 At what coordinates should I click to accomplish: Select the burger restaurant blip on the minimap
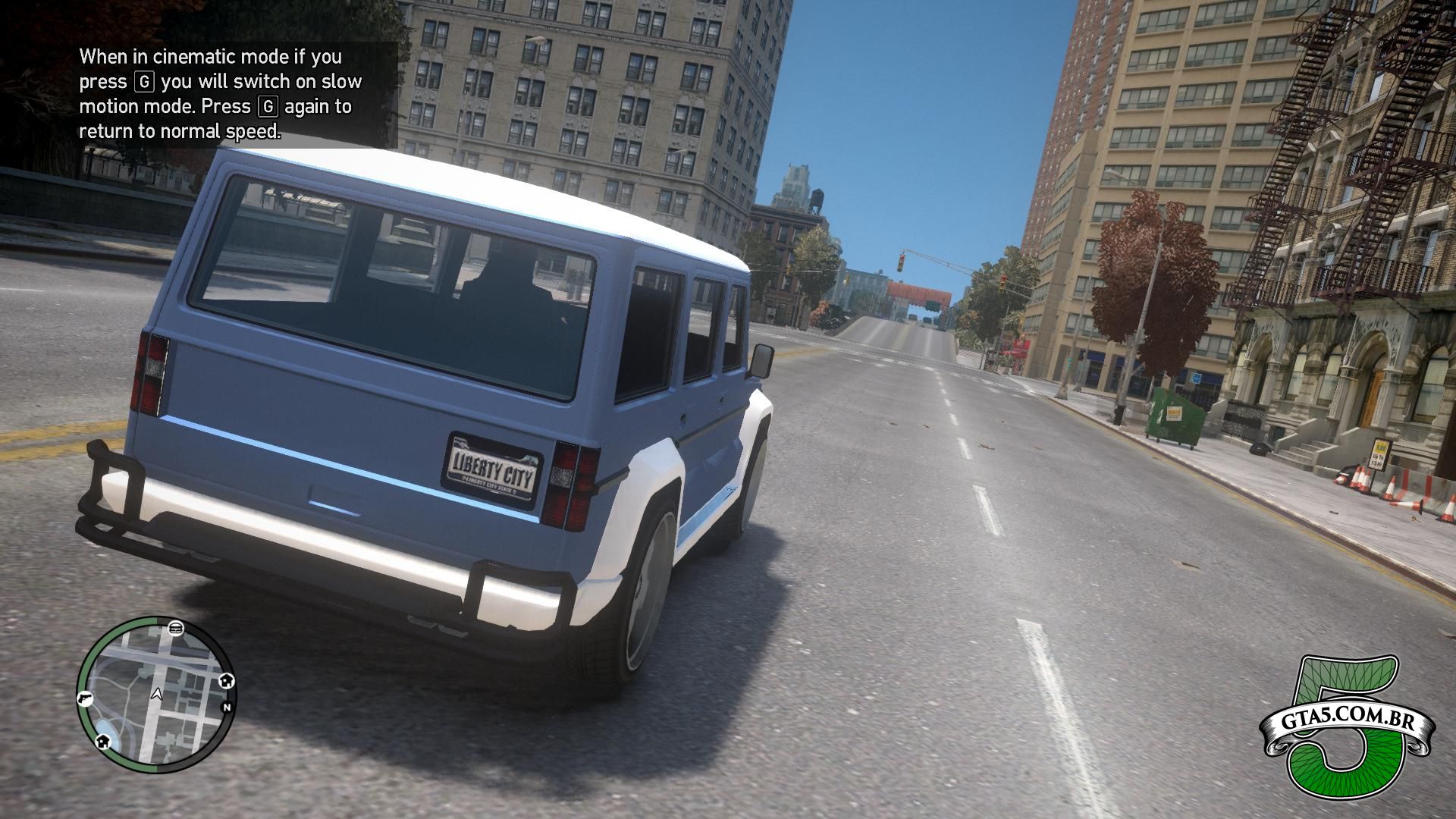click(176, 627)
